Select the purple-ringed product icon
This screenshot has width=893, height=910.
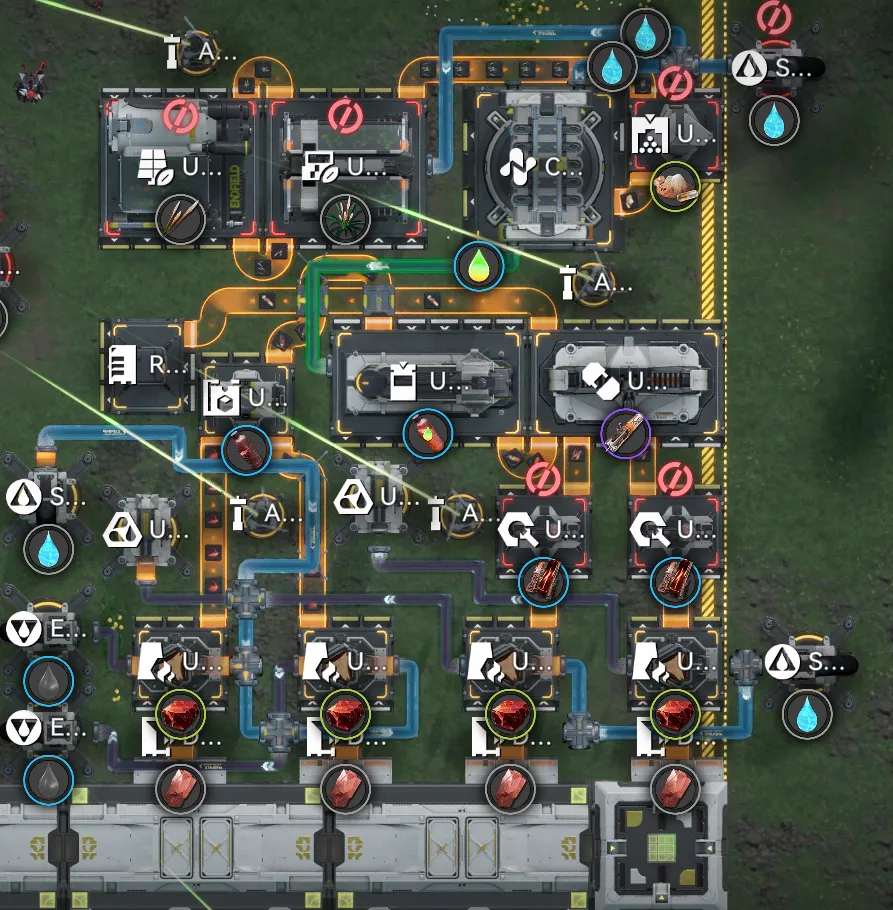[626, 432]
